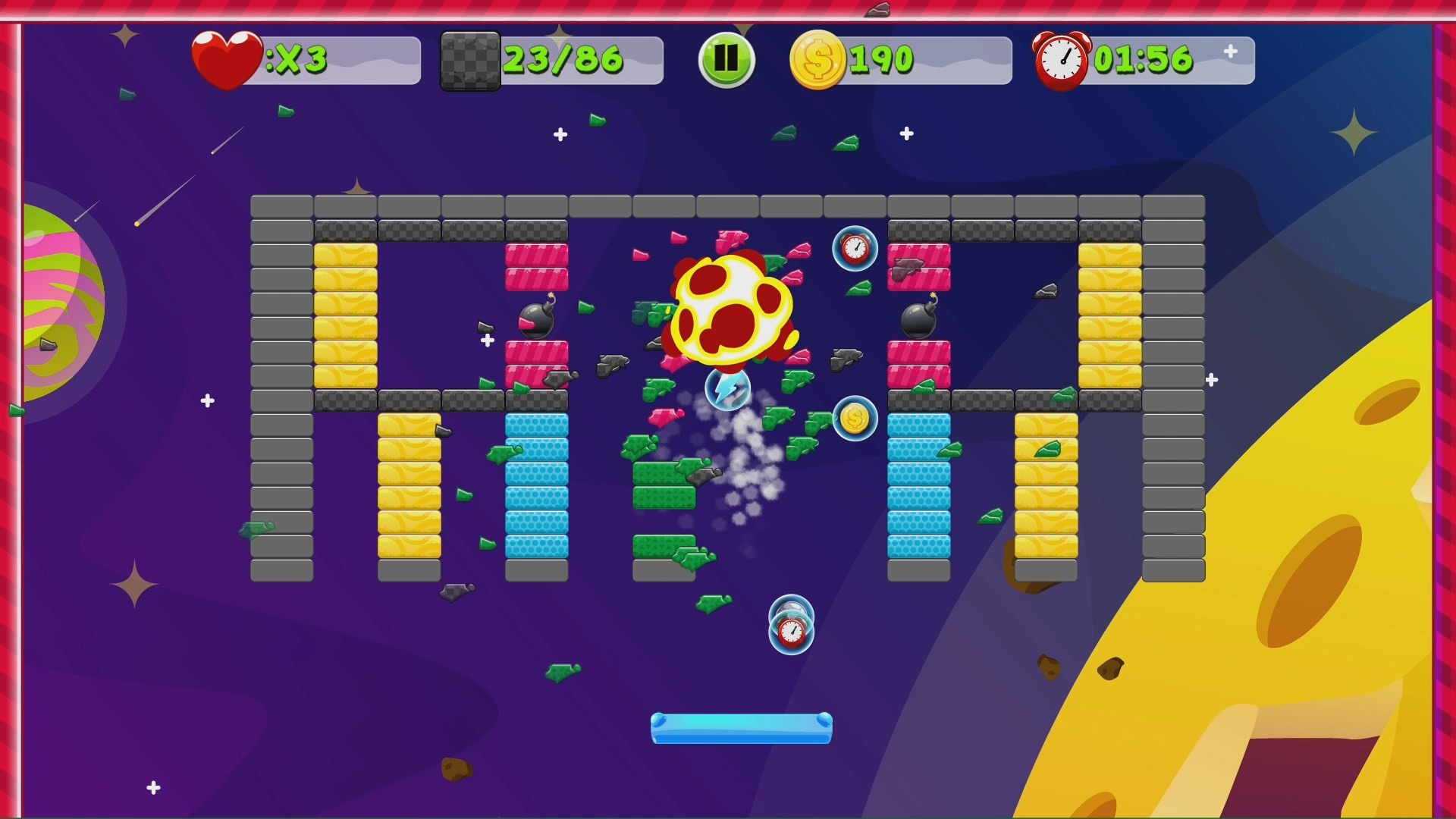Click the brick counter icon showing 23/86
1456x819 pixels.
pyautogui.click(x=470, y=59)
